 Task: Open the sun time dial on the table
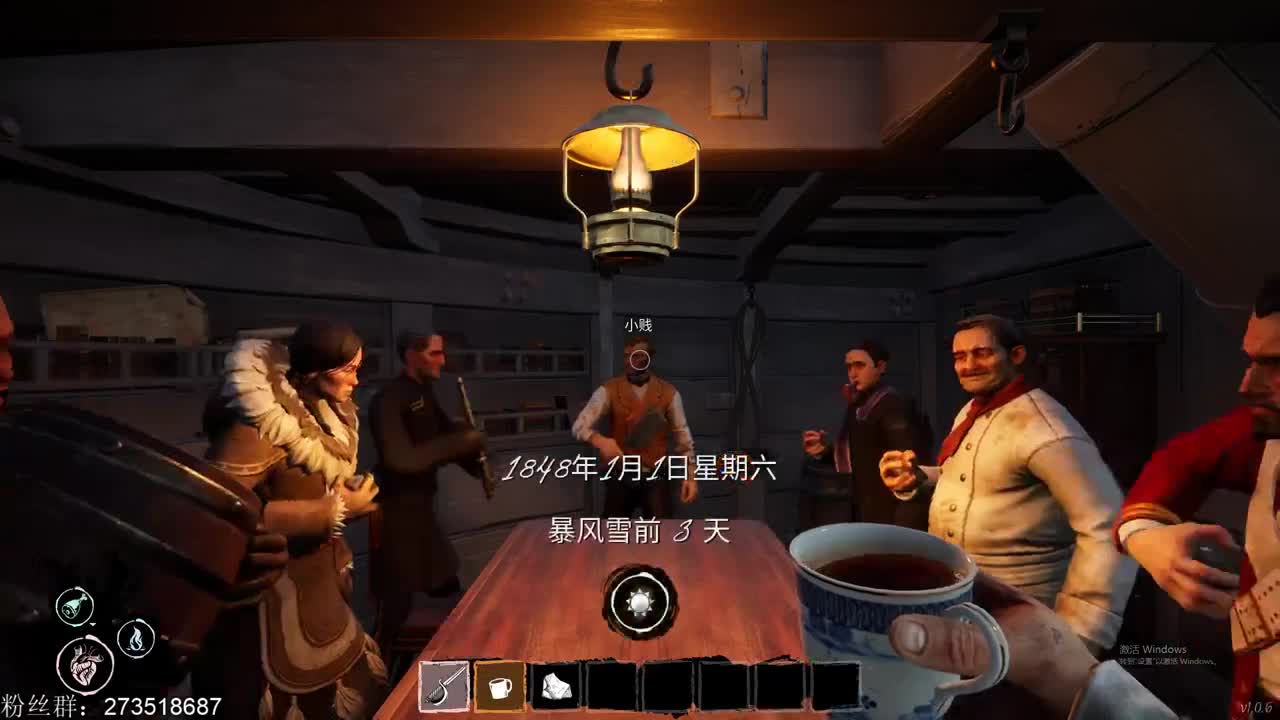pyautogui.click(x=638, y=602)
